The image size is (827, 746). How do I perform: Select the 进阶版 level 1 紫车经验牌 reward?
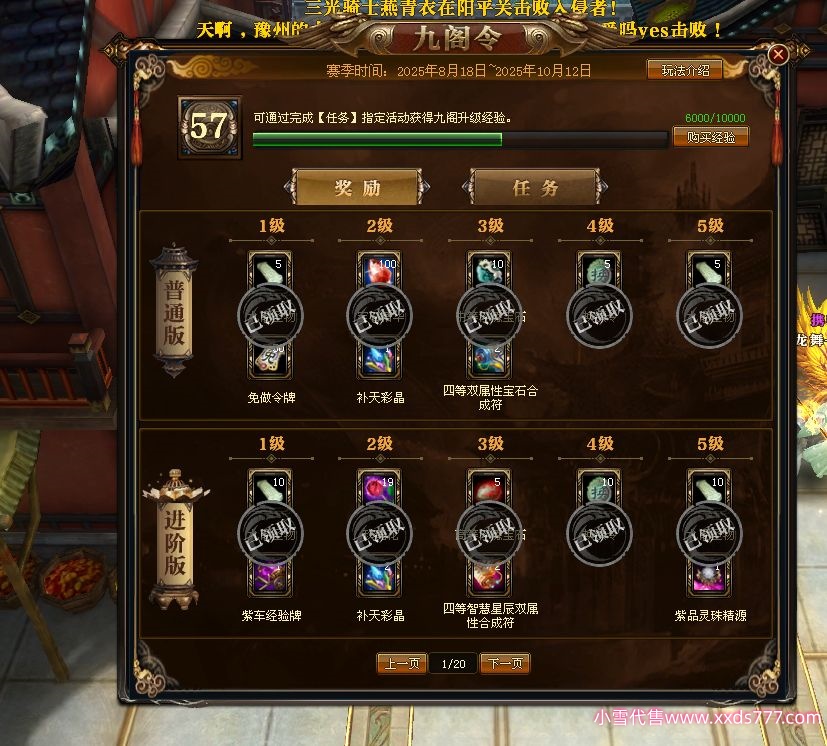coord(271,532)
